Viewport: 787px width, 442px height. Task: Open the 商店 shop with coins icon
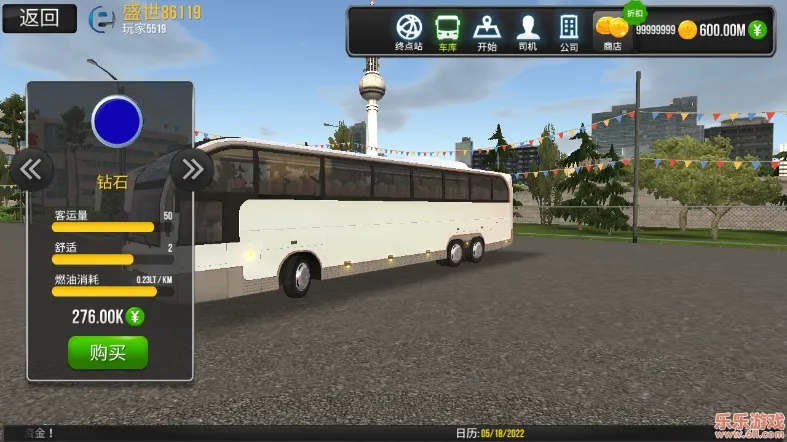[611, 30]
